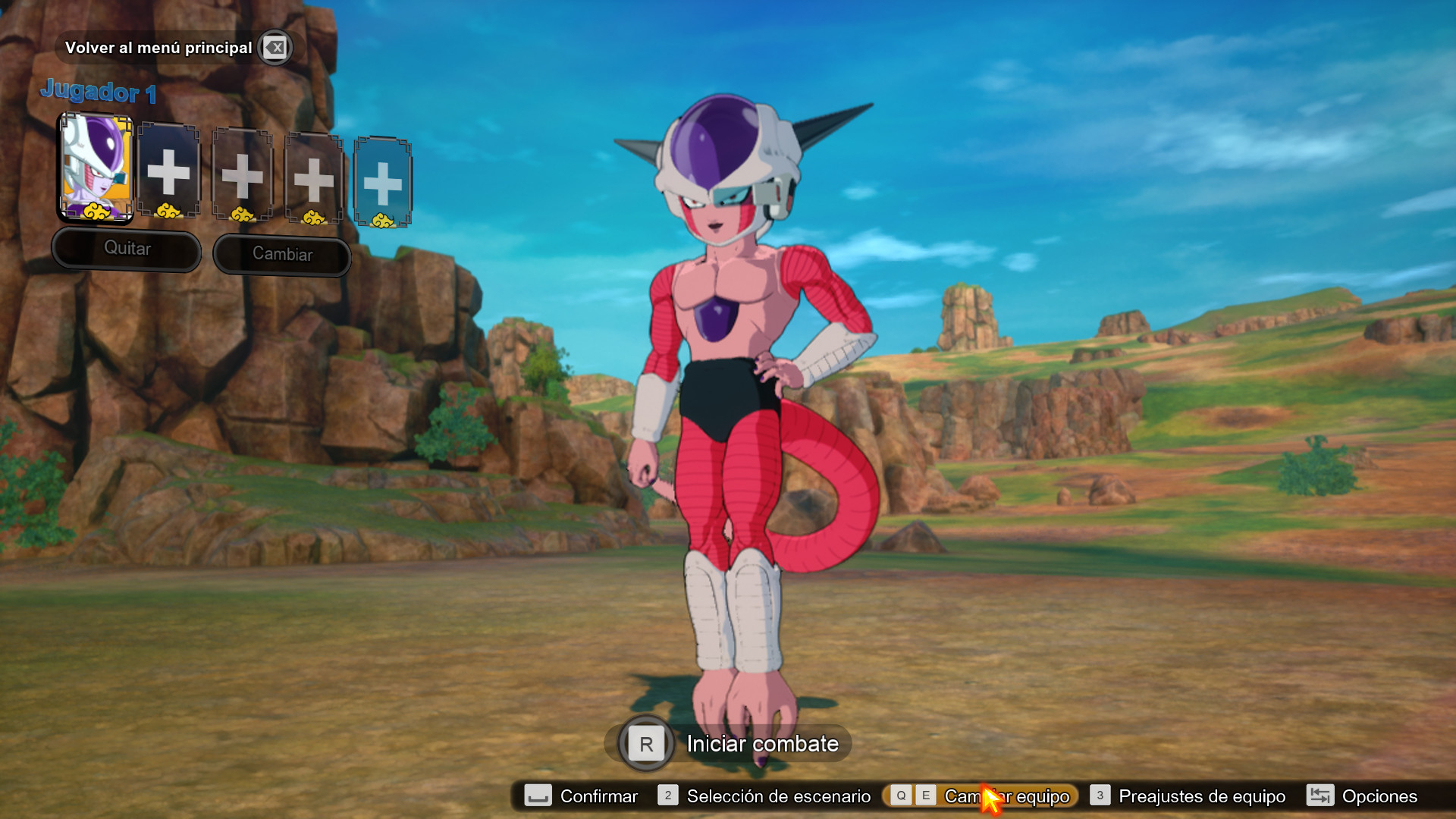
Task: Select the third team slot plus icon
Action: coord(241,174)
